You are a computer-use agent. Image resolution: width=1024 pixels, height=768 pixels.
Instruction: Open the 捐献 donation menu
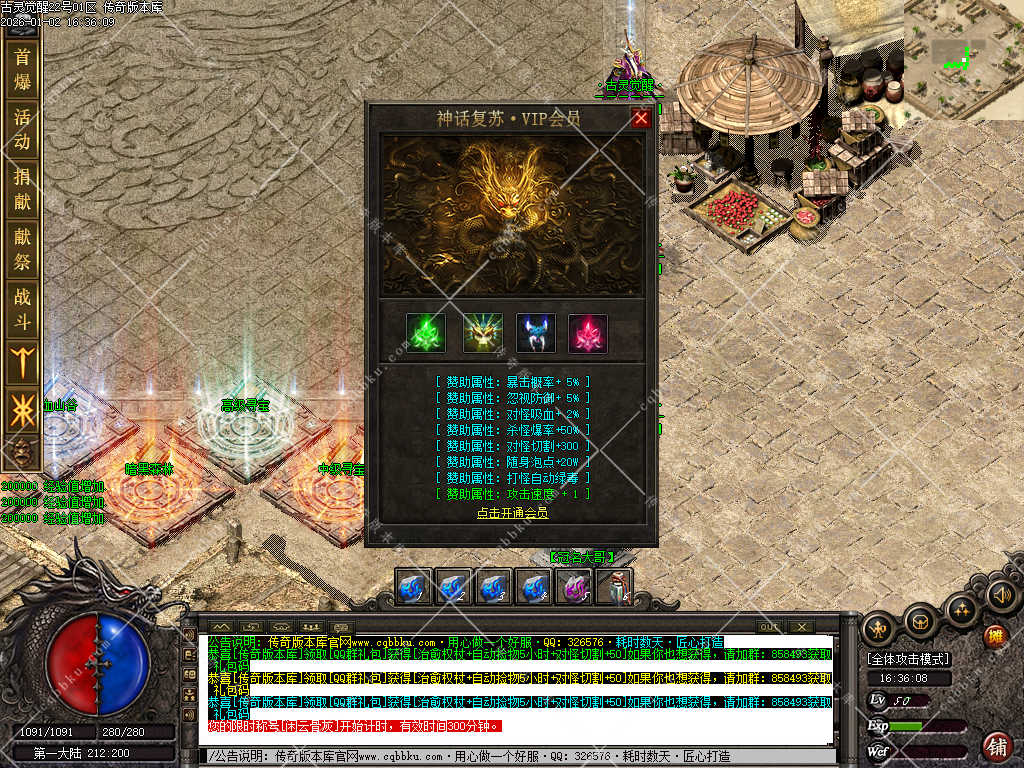click(22, 189)
